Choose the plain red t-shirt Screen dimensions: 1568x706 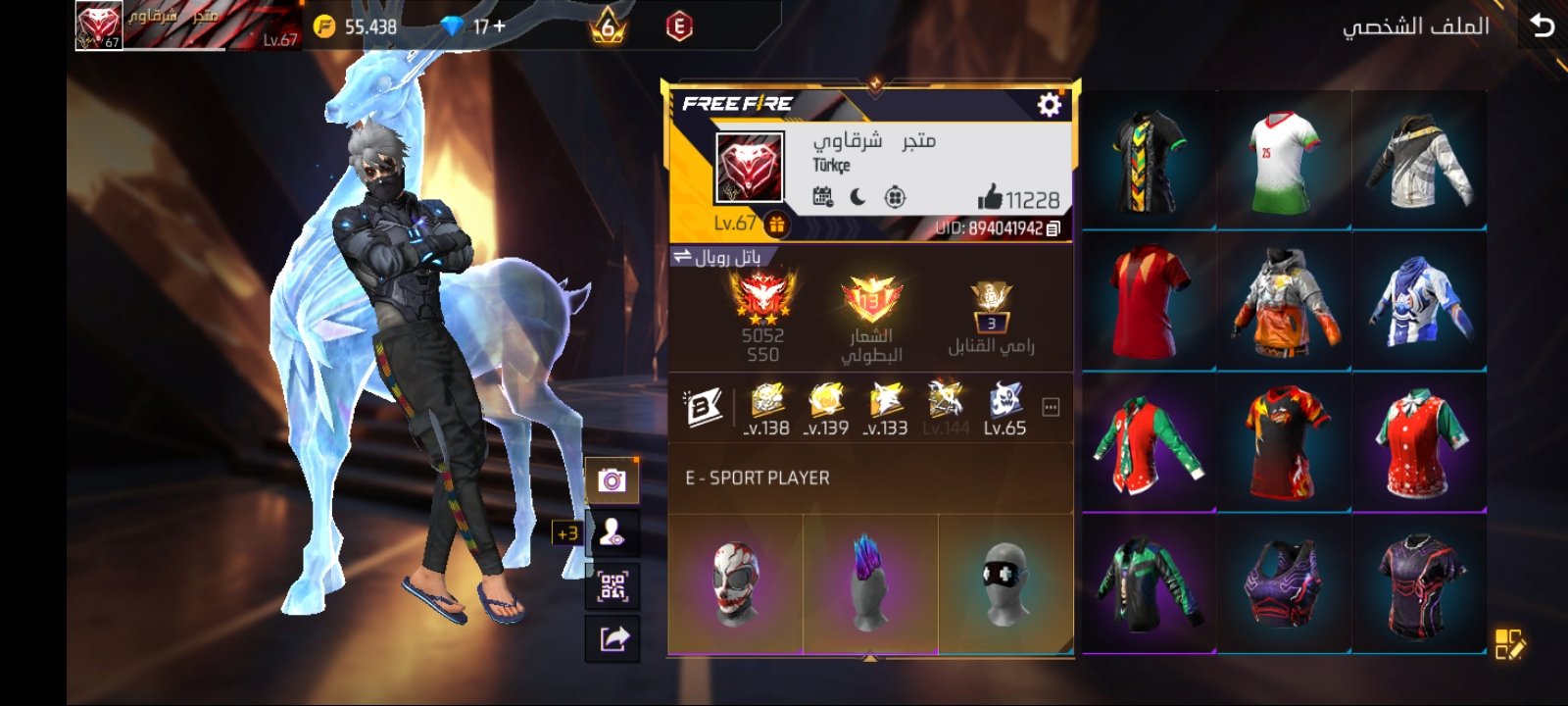pyautogui.click(x=1149, y=301)
